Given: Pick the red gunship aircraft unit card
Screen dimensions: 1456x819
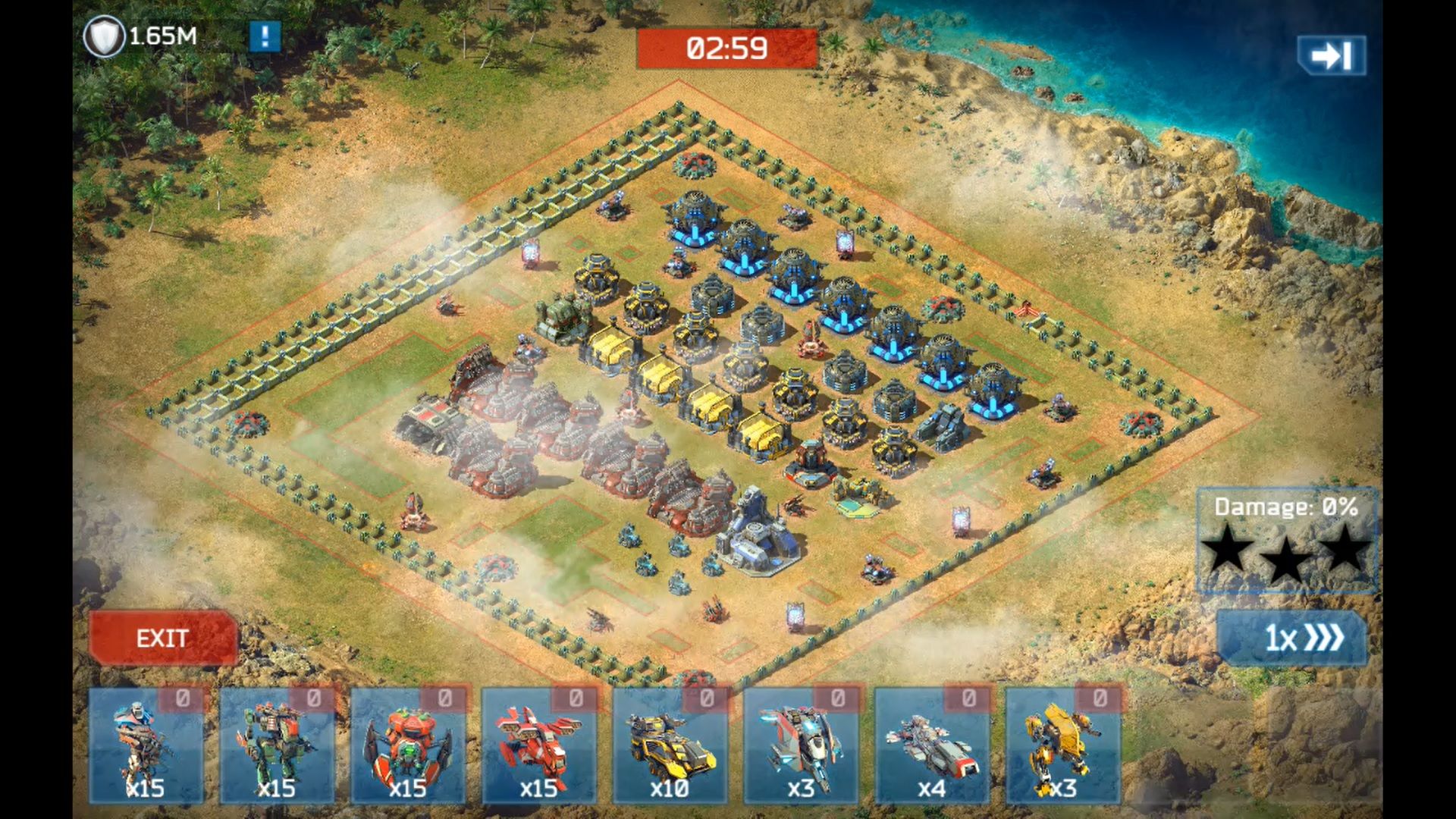Looking at the screenshot, I should tap(539, 746).
